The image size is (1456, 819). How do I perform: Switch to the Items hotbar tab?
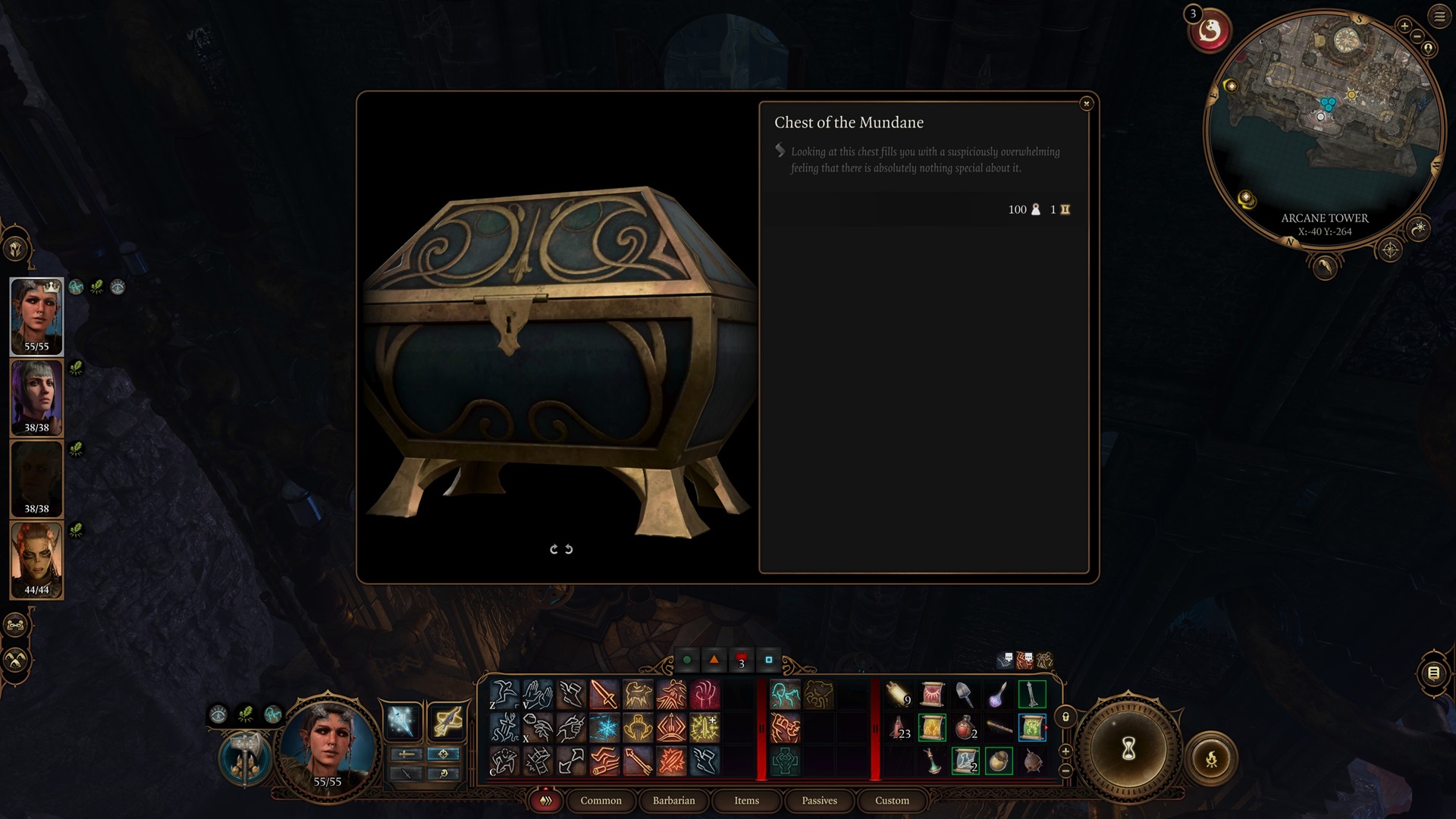746,801
